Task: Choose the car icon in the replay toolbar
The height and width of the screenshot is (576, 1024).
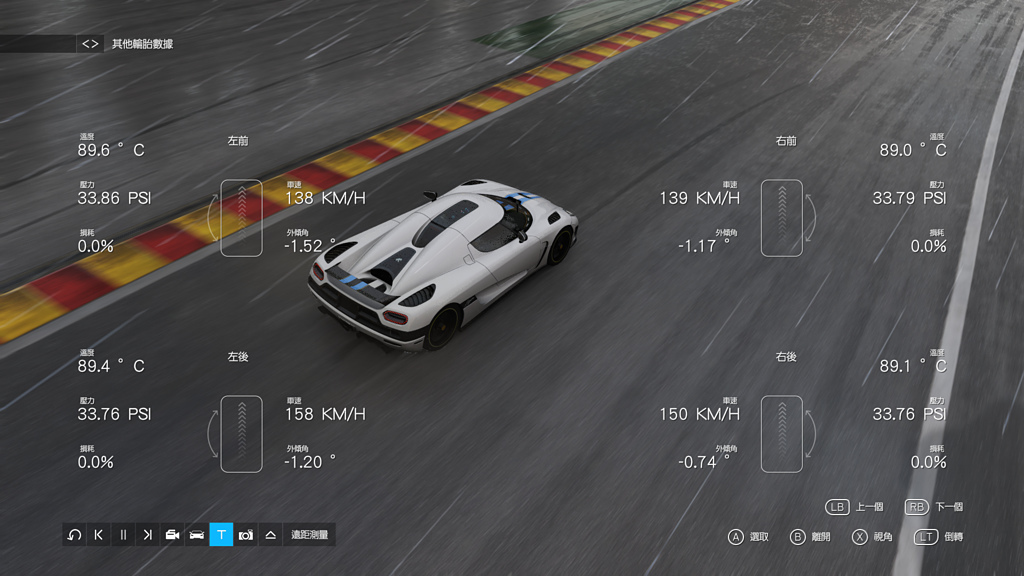Action: [197, 535]
